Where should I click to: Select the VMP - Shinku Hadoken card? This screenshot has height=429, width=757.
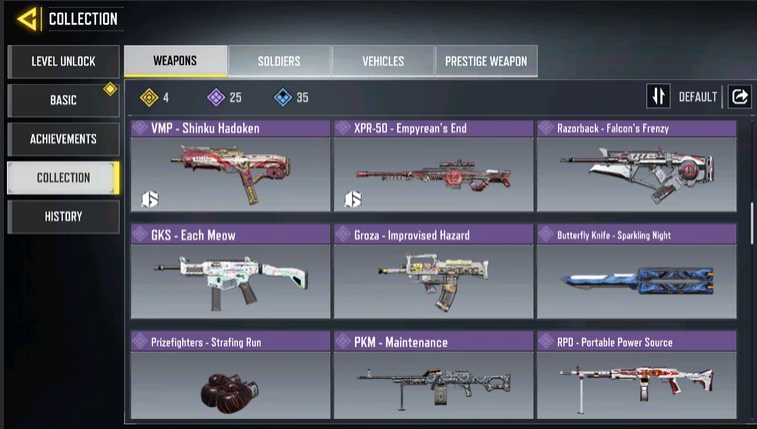point(230,165)
